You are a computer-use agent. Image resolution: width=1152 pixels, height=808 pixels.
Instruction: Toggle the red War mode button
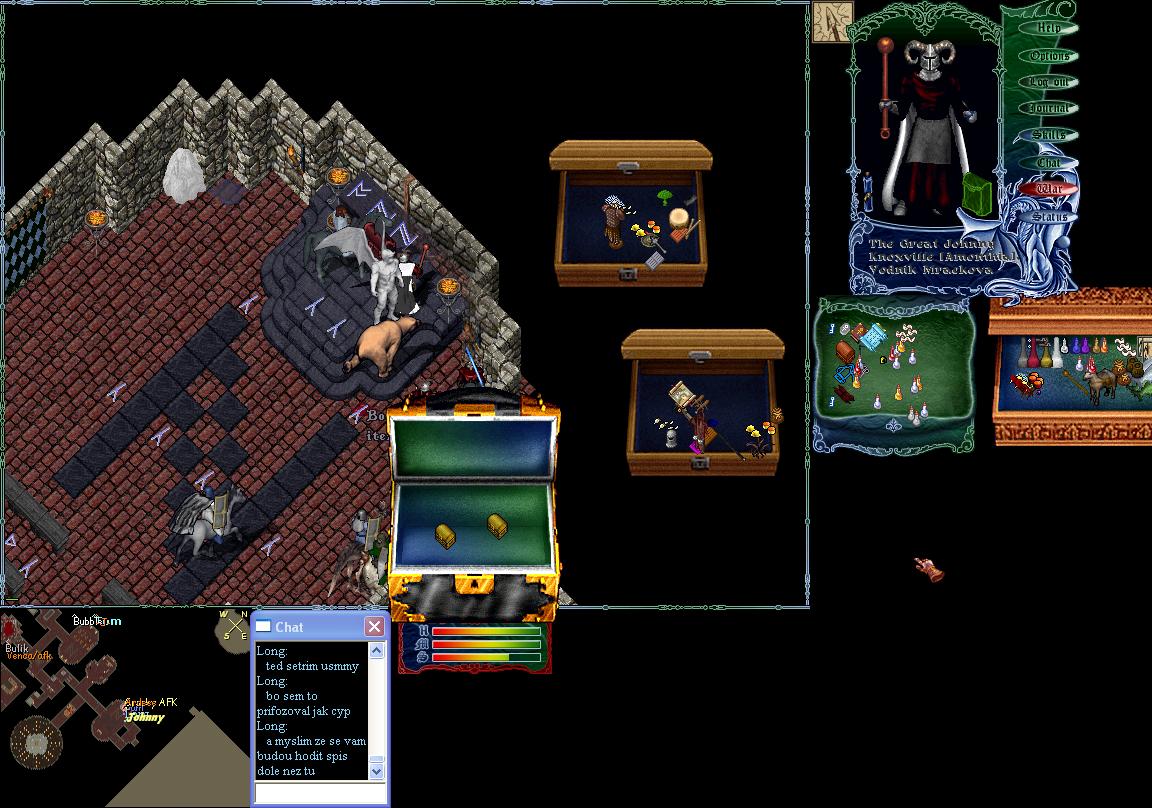(x=1049, y=188)
